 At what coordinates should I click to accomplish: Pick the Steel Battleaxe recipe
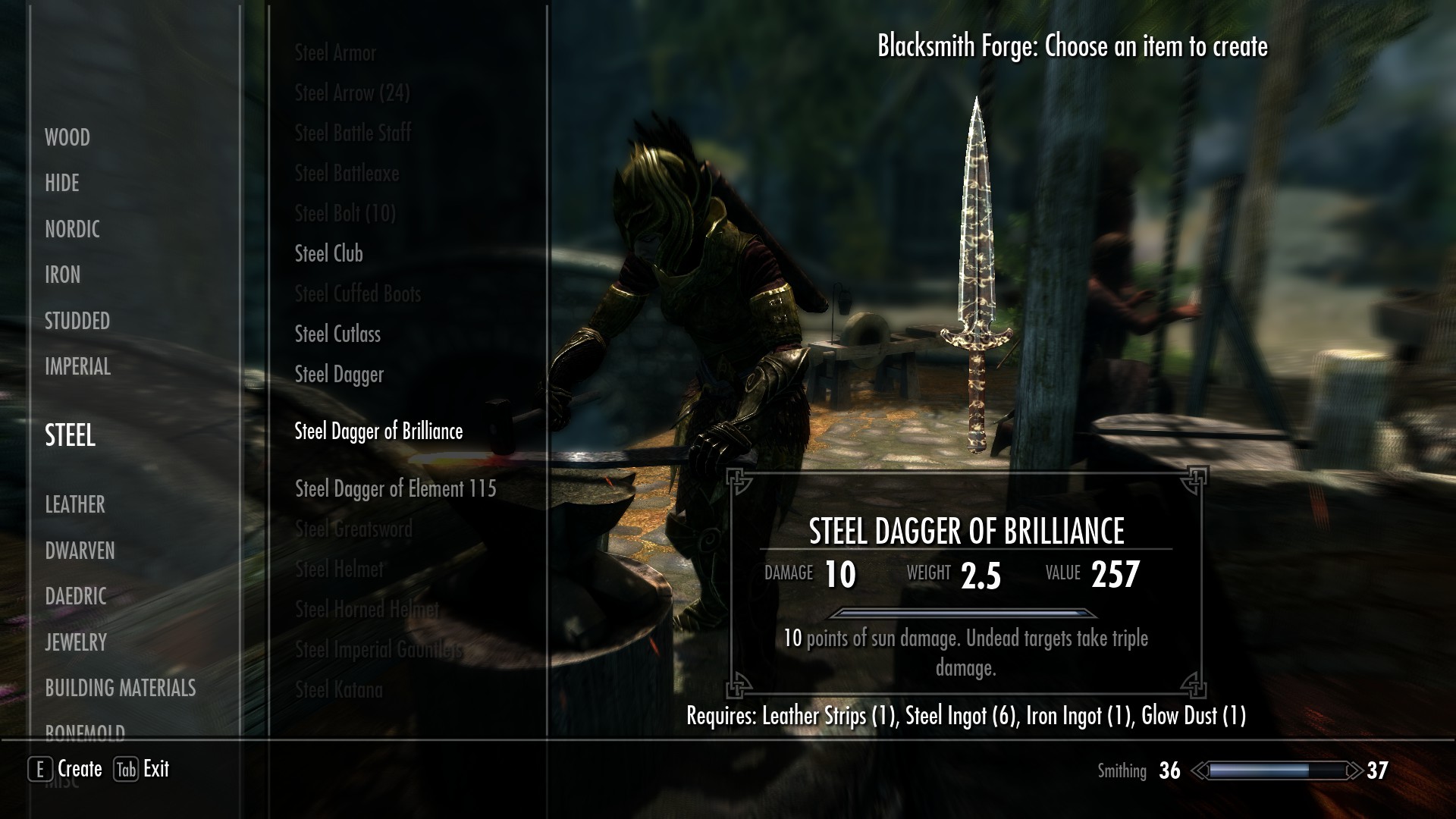347,173
